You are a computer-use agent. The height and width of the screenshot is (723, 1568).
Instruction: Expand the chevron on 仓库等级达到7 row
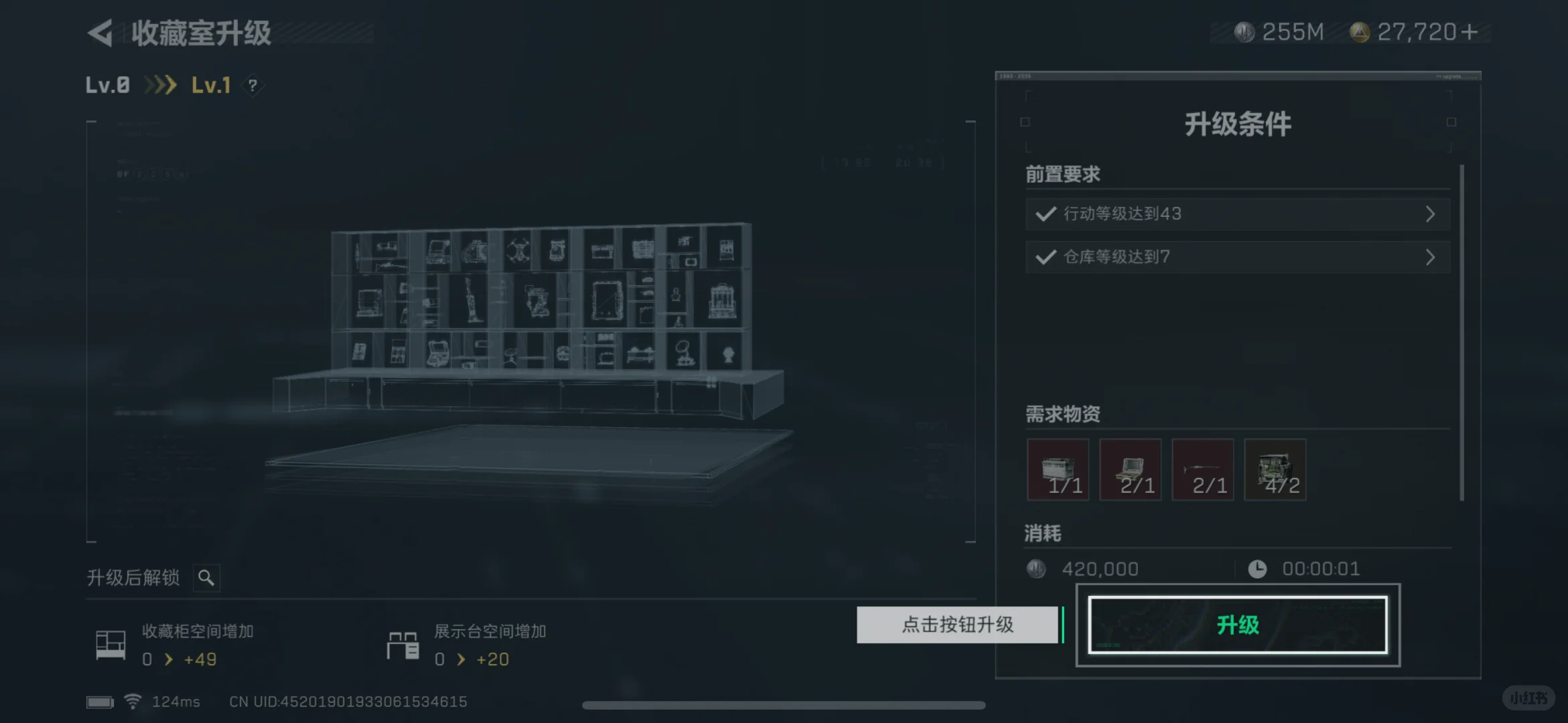tap(1431, 256)
